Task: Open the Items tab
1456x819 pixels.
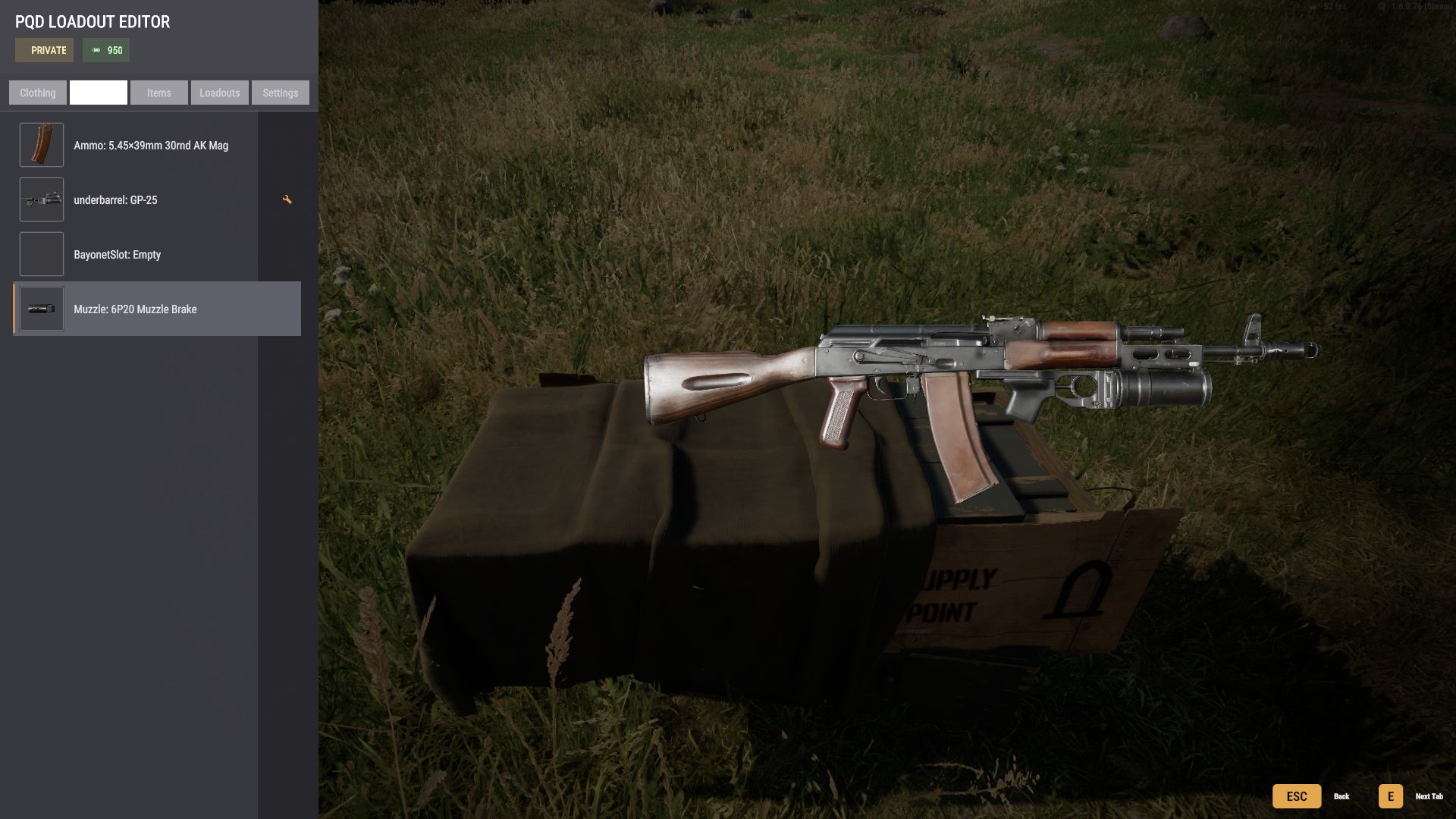Action: click(x=158, y=93)
